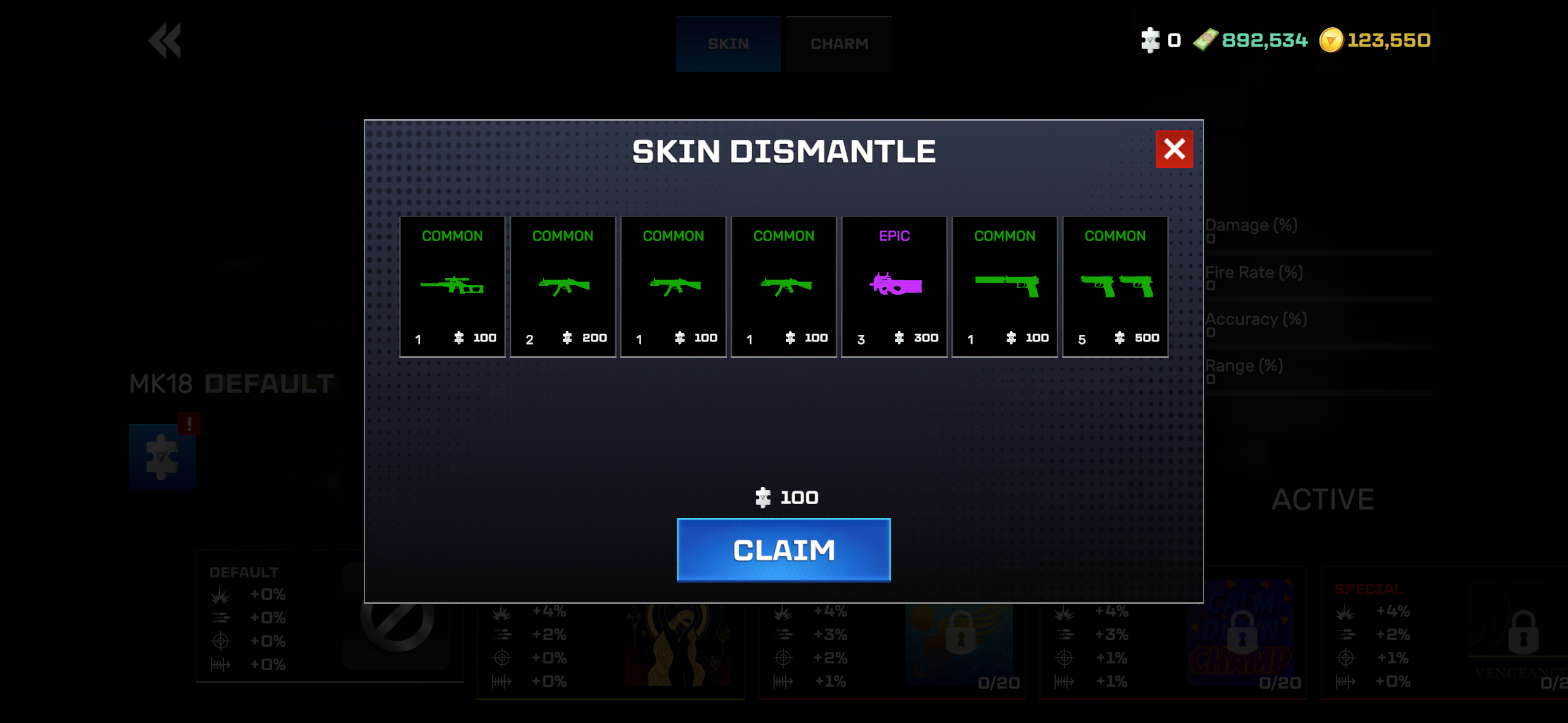
Task: Claim the dismantle puzzle pieces
Action: (x=783, y=549)
